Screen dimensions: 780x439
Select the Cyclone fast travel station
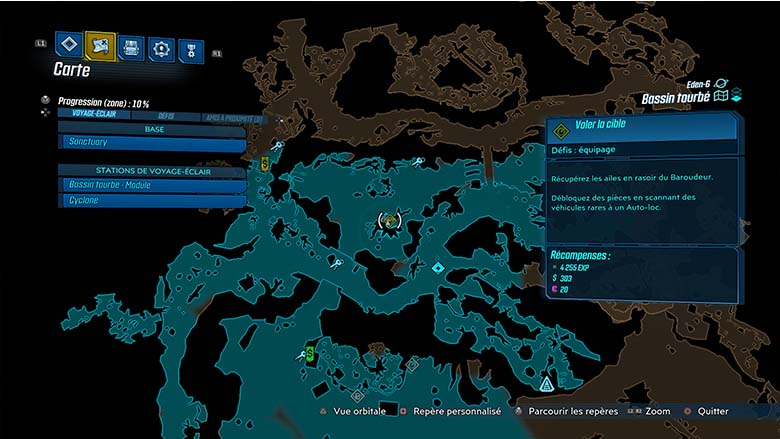(x=152, y=200)
